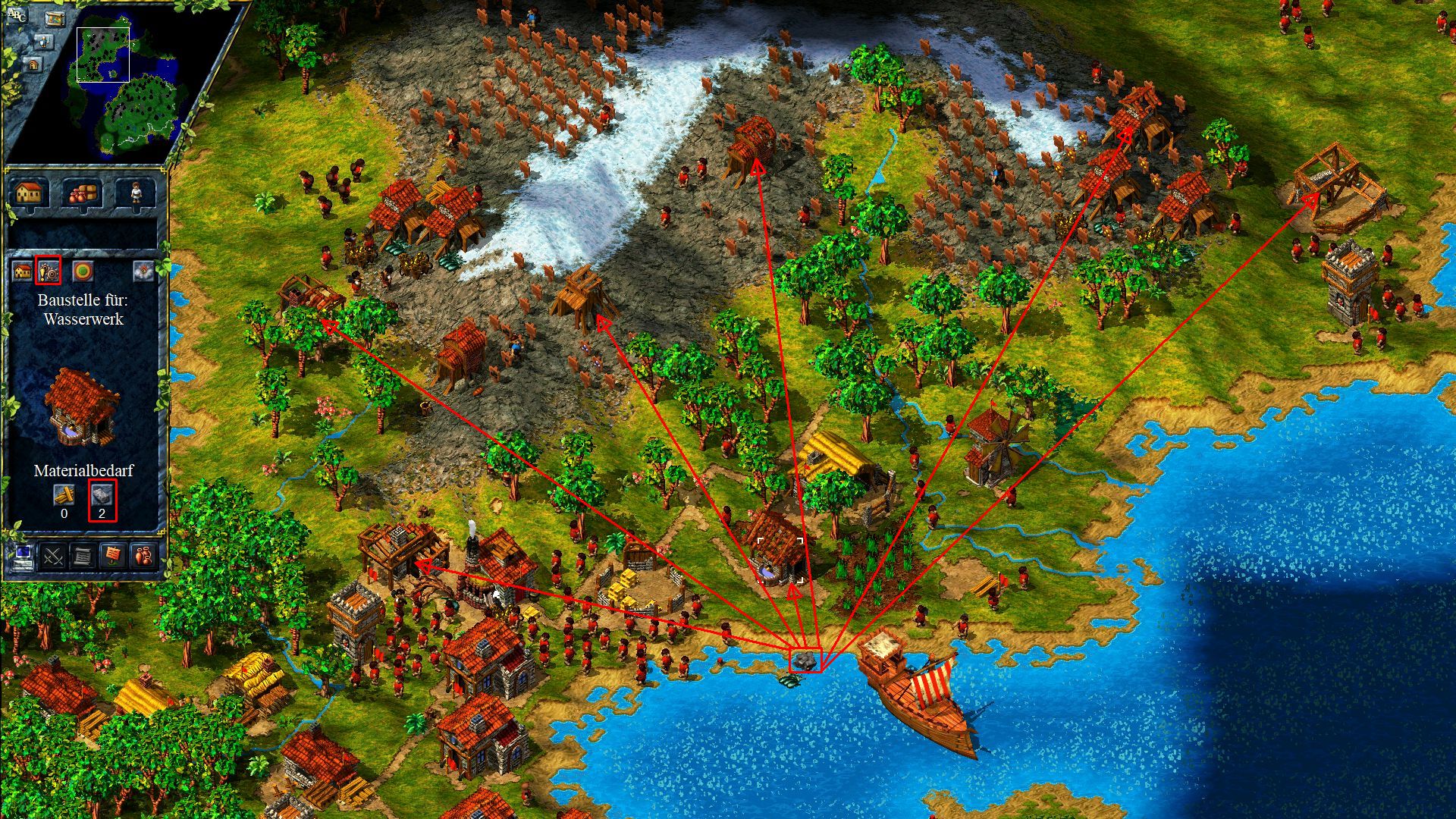Image resolution: width=1456 pixels, height=819 pixels.
Task: Toggle the small house icon near minimap
Action: [x=34, y=66]
